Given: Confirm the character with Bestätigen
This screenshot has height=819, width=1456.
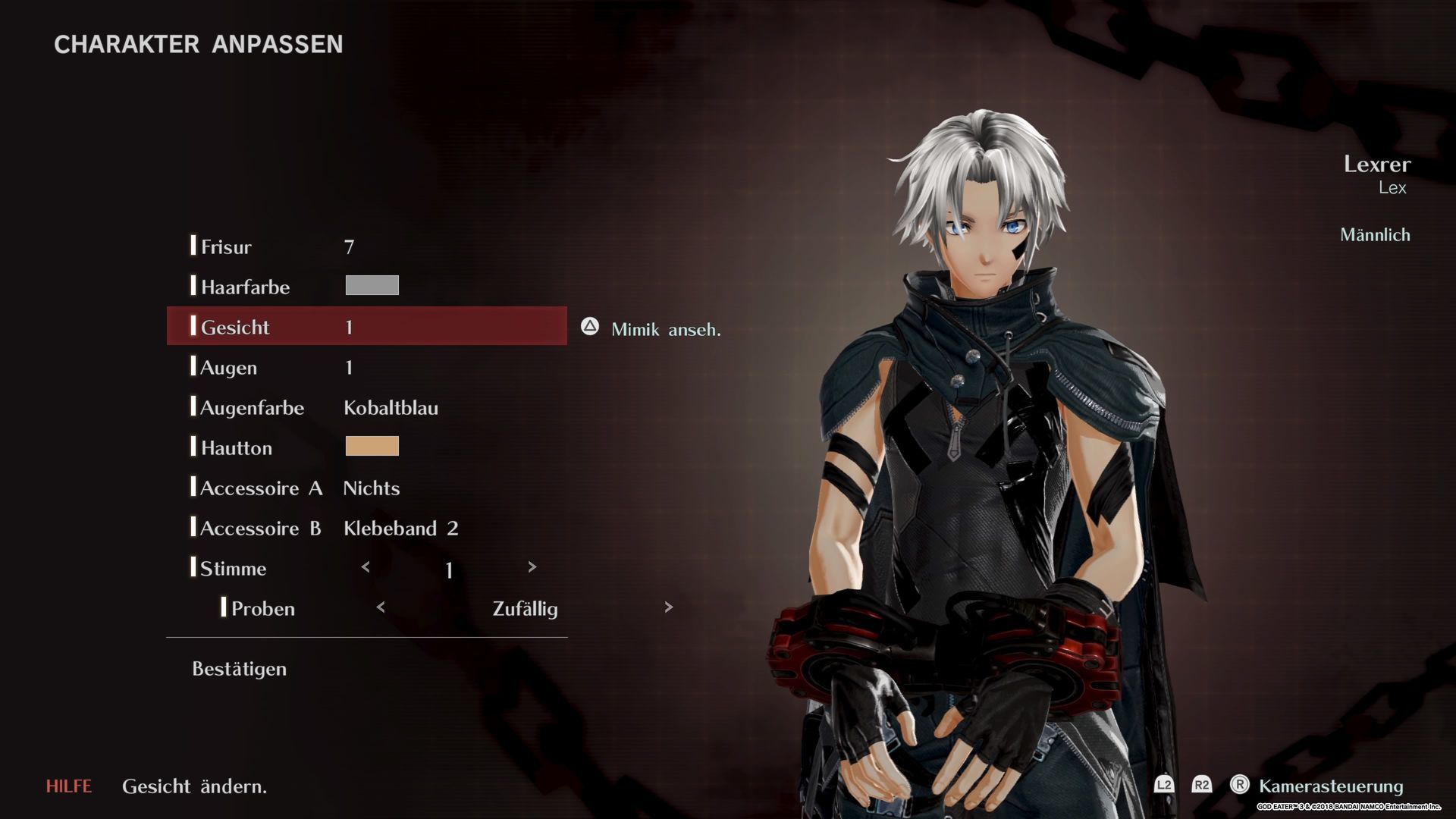Looking at the screenshot, I should click(x=239, y=669).
